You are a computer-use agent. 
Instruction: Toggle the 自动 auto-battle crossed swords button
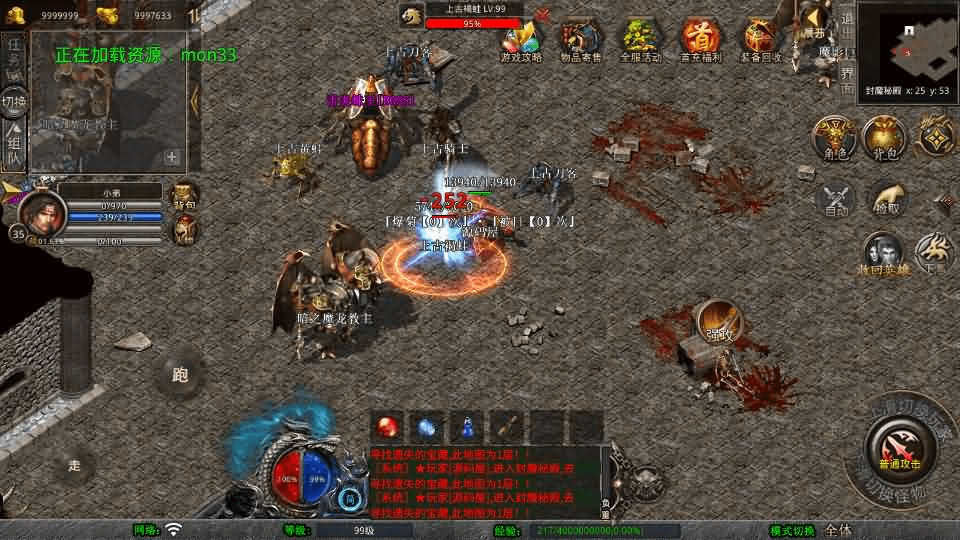[x=836, y=200]
